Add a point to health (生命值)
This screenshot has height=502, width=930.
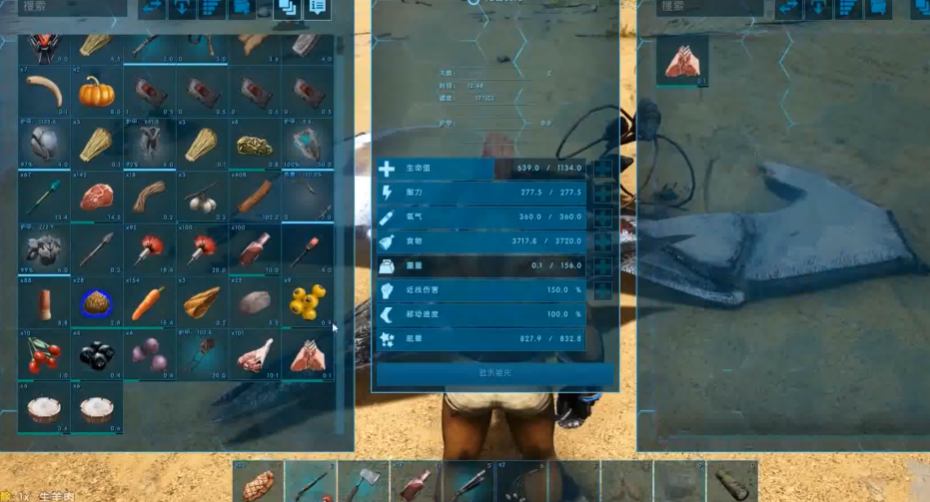604,169
